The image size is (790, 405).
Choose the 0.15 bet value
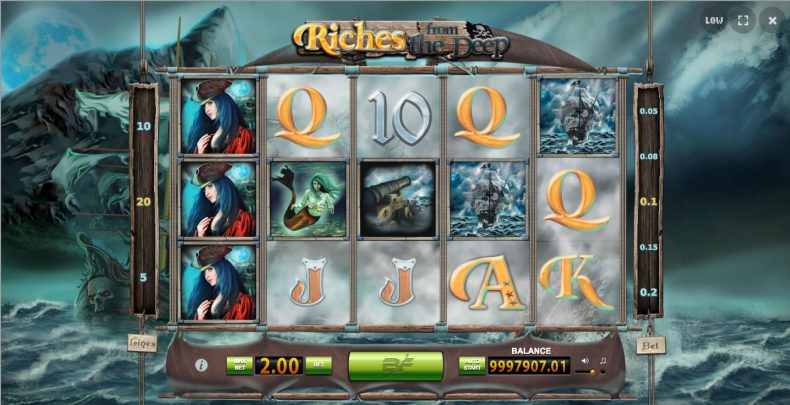[649, 246]
